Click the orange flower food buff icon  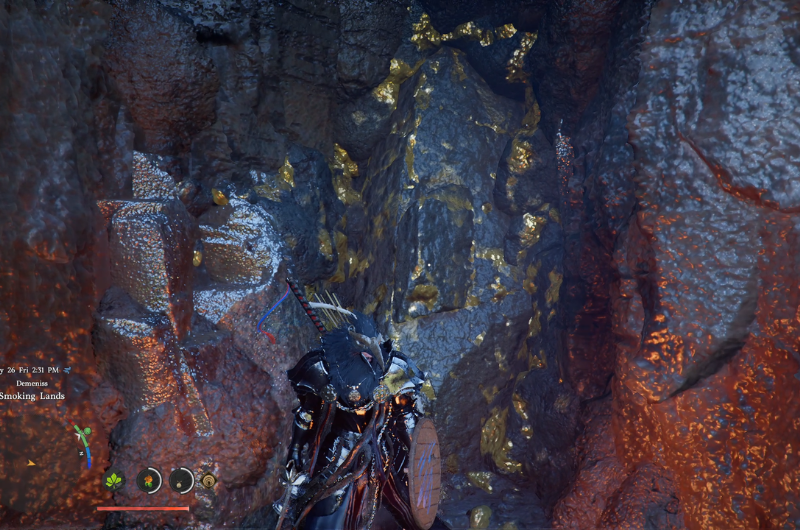click(x=149, y=480)
